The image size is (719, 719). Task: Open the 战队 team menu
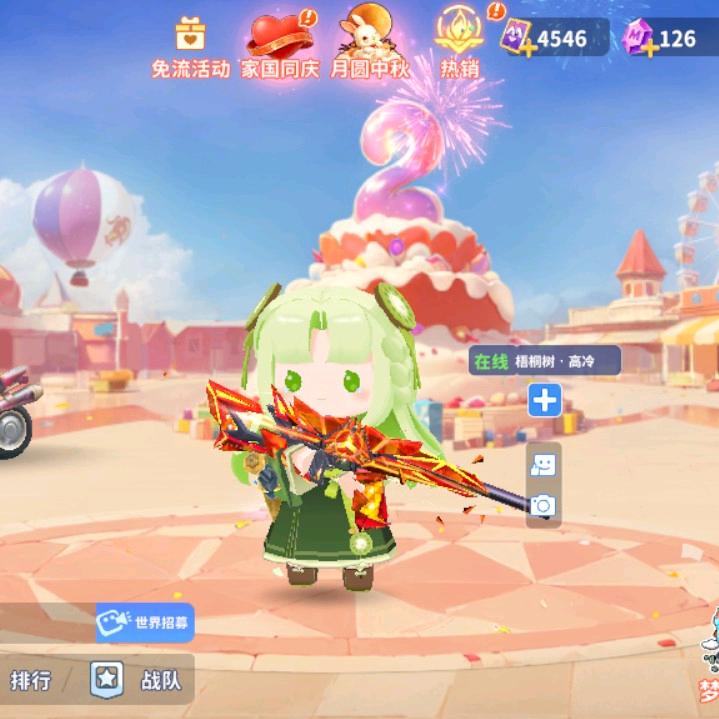click(x=140, y=680)
